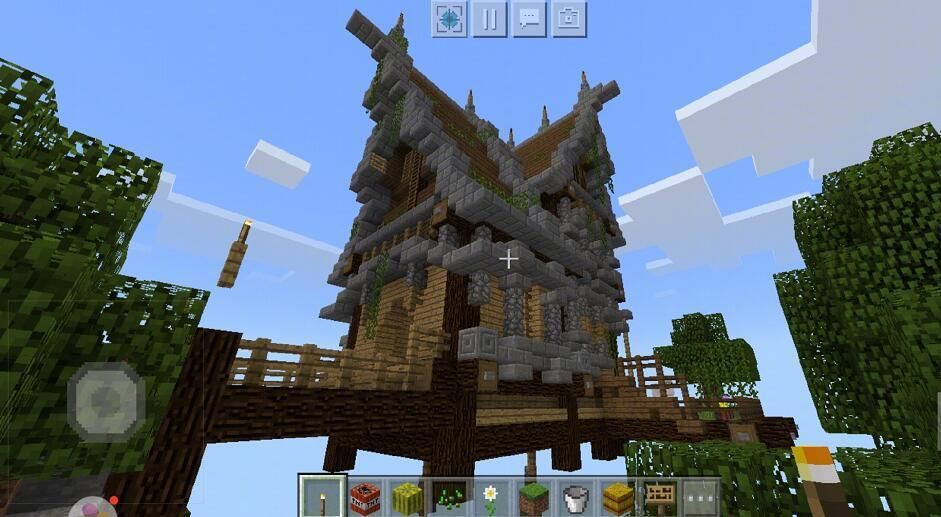Open the screenshot camera button

569,19
